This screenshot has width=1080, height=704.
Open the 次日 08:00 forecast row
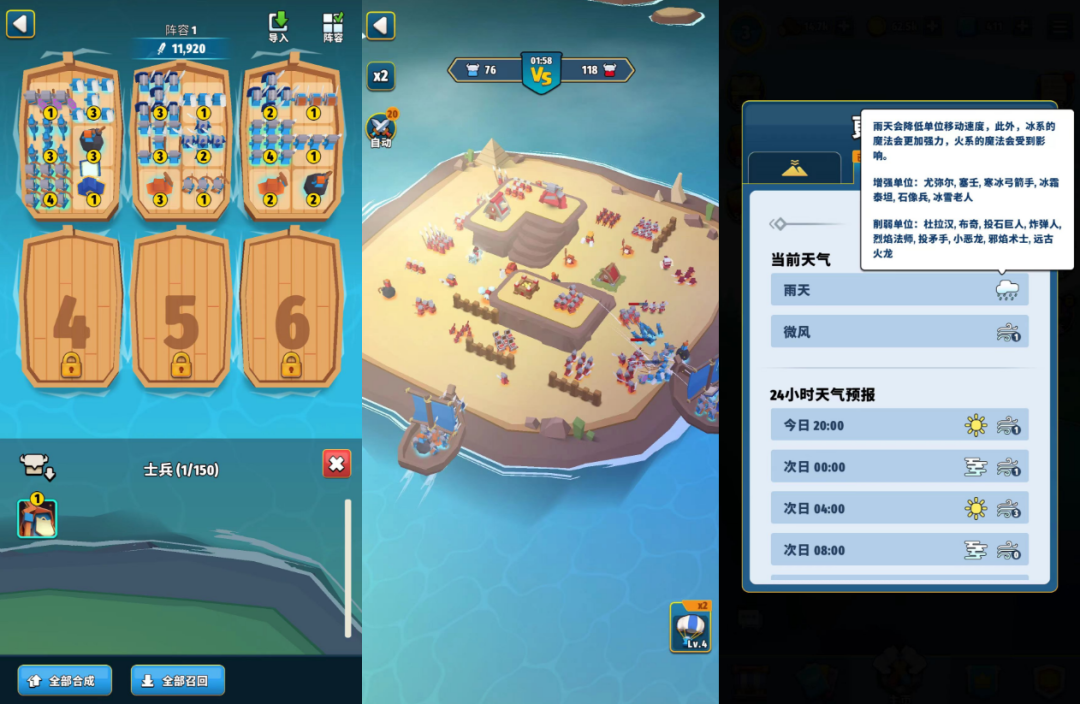click(899, 550)
